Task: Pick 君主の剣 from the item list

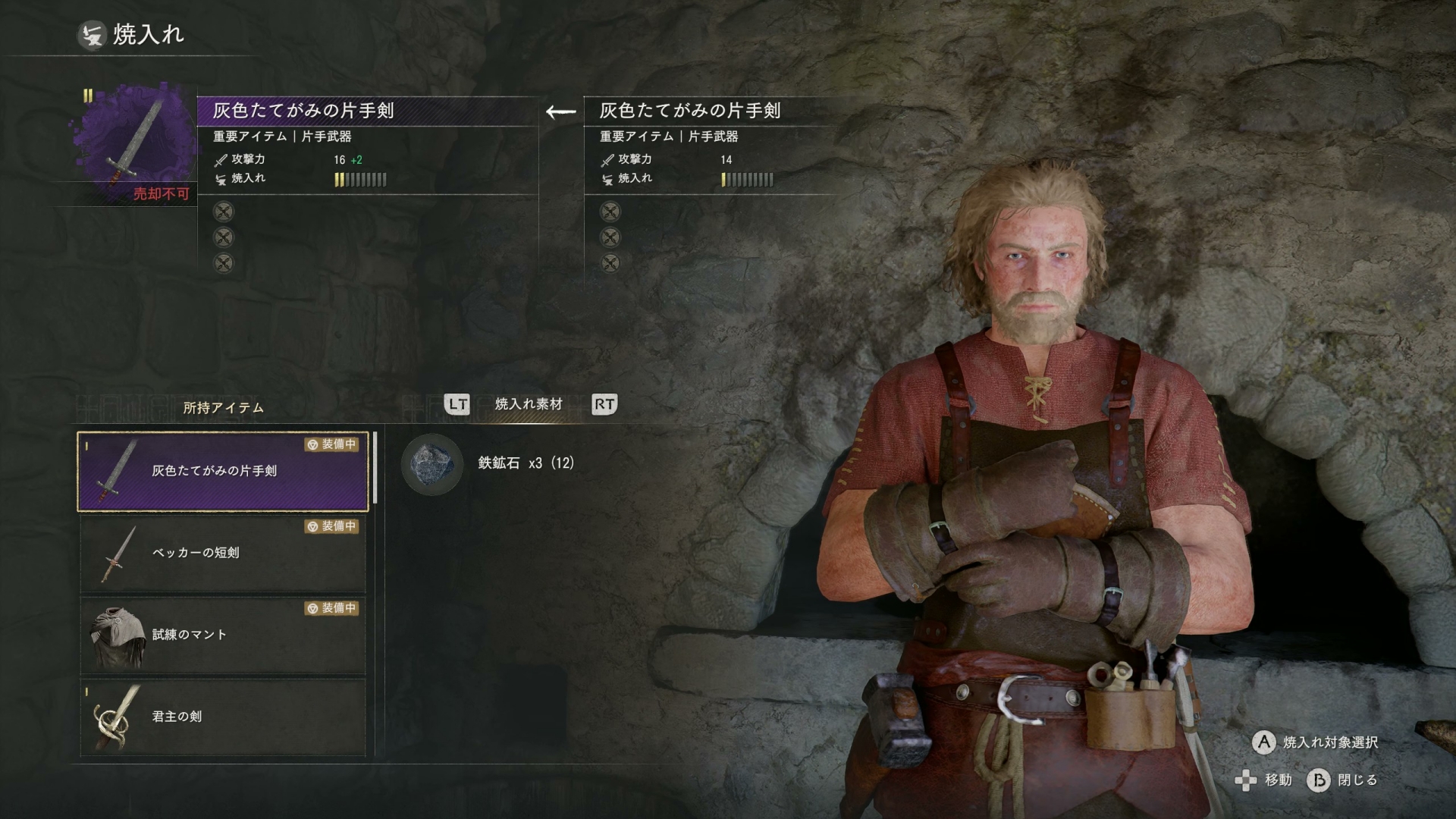Action: (223, 717)
